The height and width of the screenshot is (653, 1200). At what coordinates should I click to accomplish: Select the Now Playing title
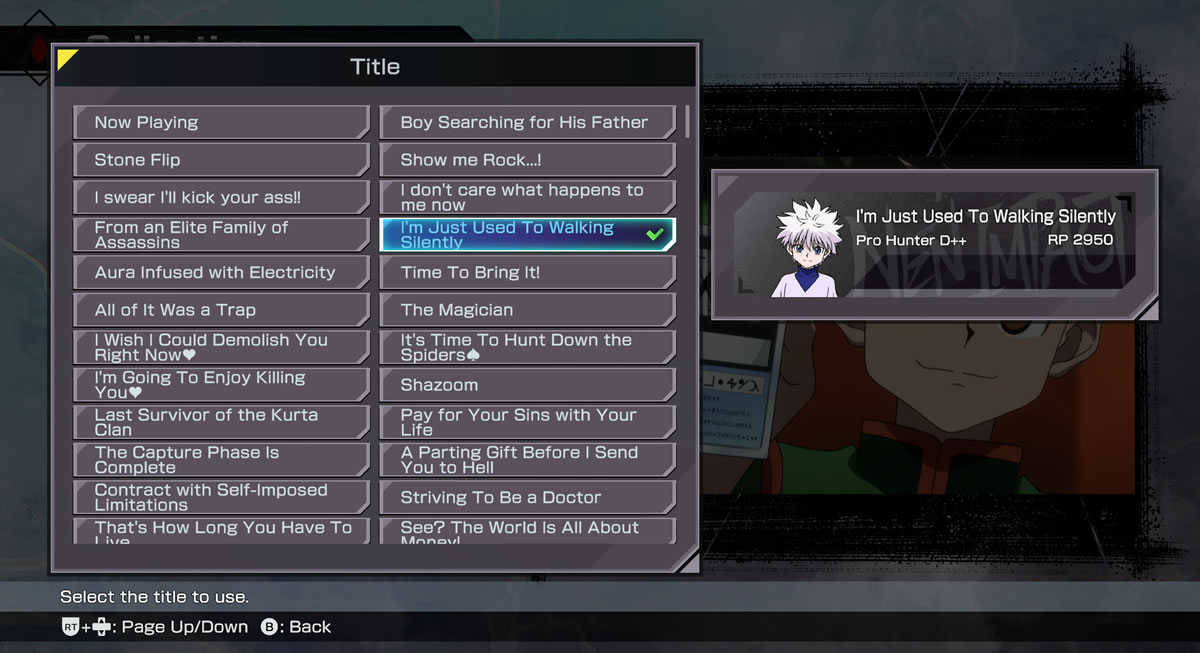click(221, 122)
